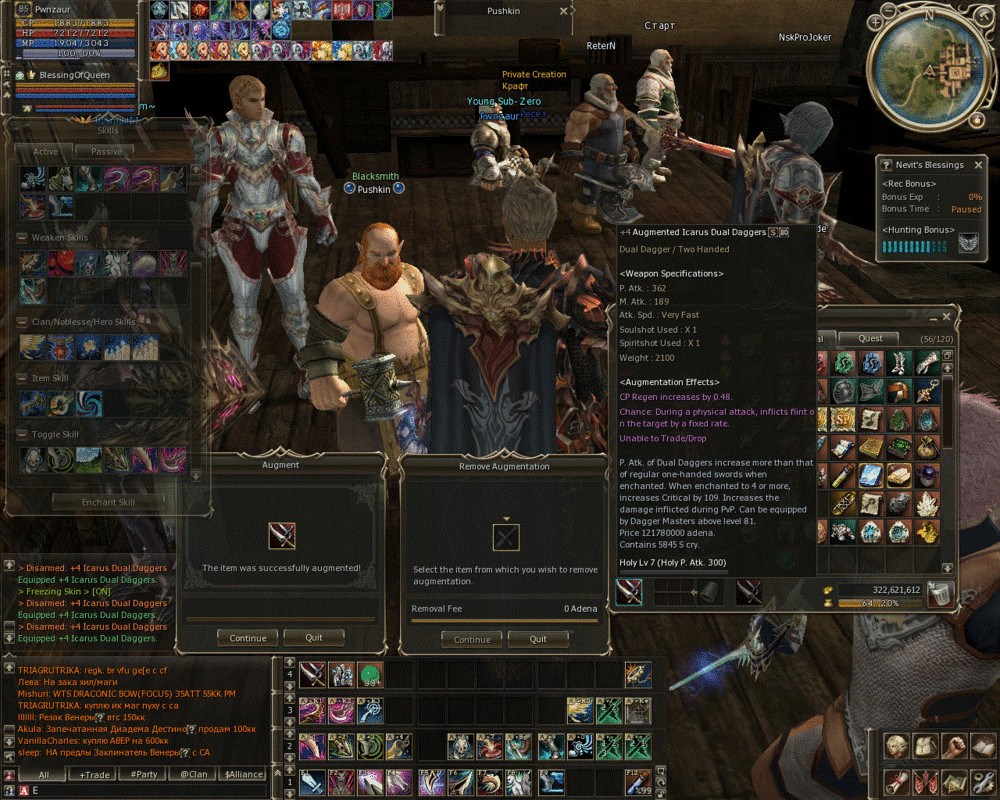The image size is (1000, 800).
Task: Close the inventory window
Action: tap(946, 317)
